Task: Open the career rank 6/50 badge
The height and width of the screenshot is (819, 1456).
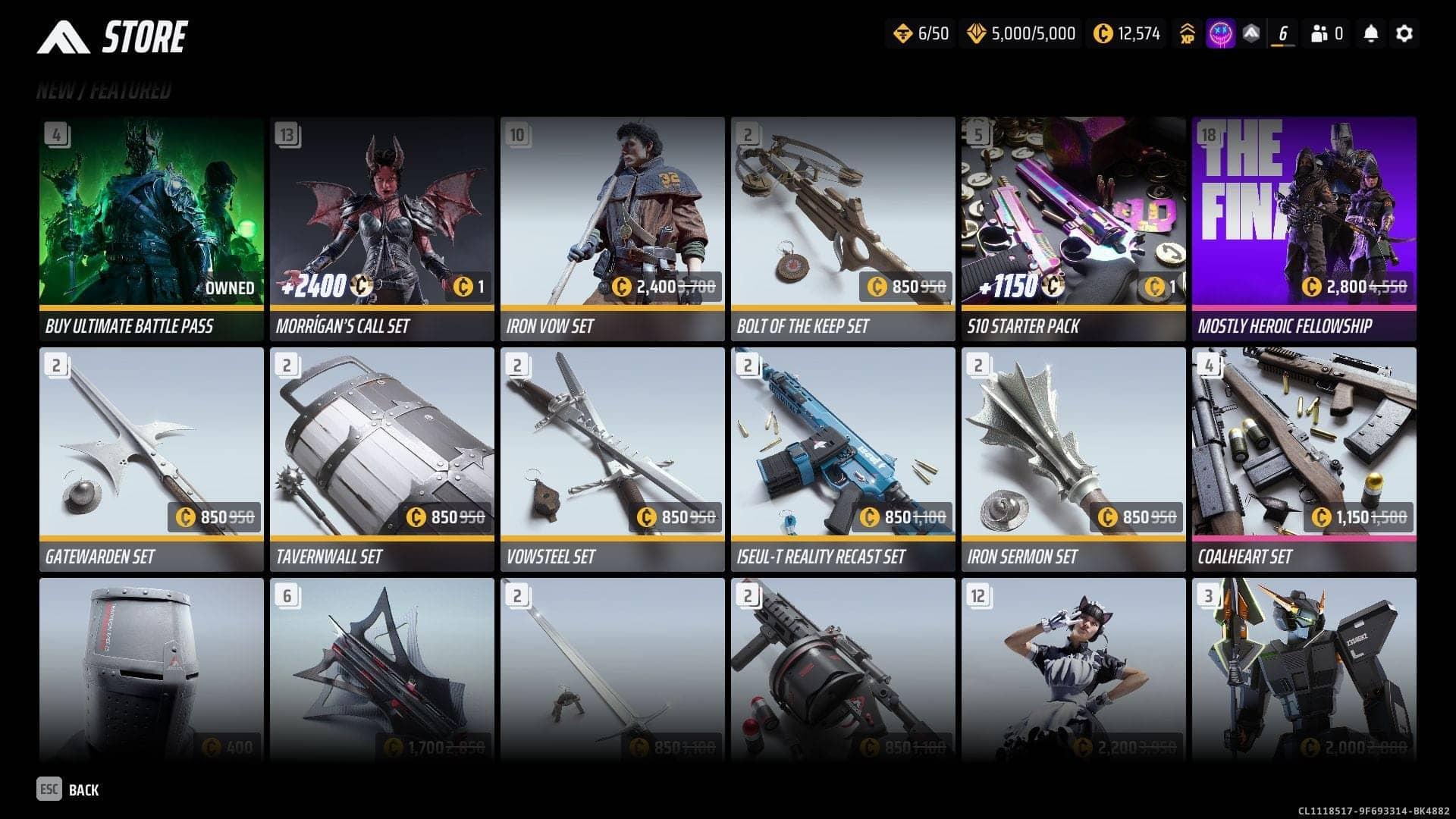Action: pos(921,34)
